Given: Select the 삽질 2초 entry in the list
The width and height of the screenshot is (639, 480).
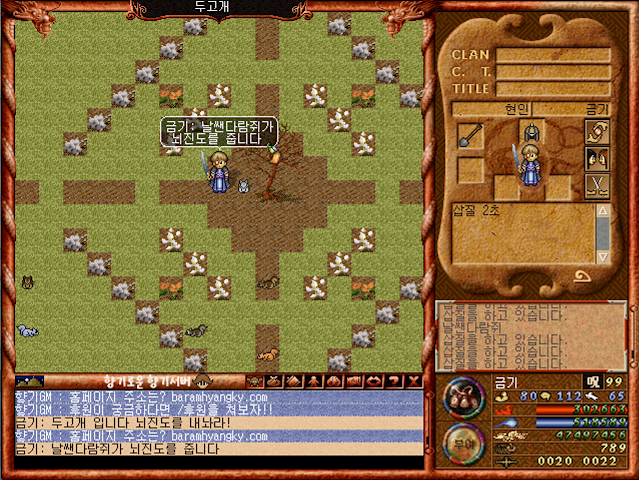Looking at the screenshot, I should click(x=476, y=209).
